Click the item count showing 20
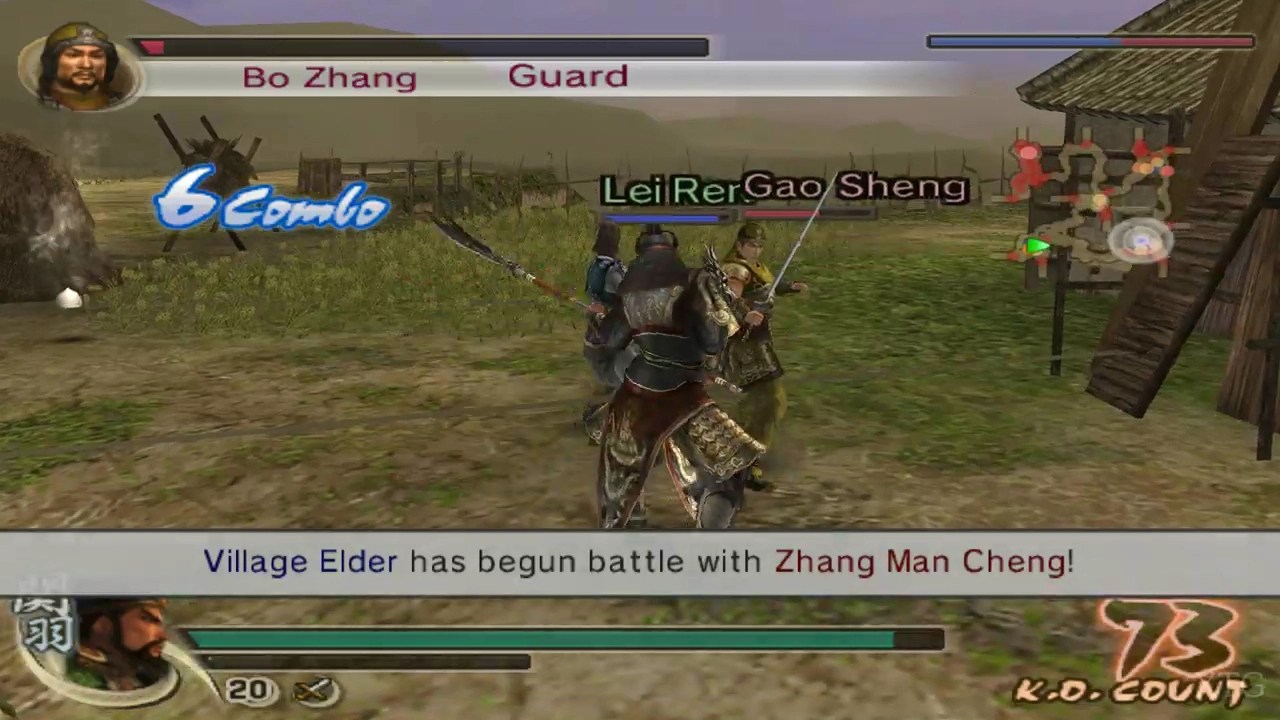Screen dimensions: 1280x720 pyautogui.click(x=249, y=689)
